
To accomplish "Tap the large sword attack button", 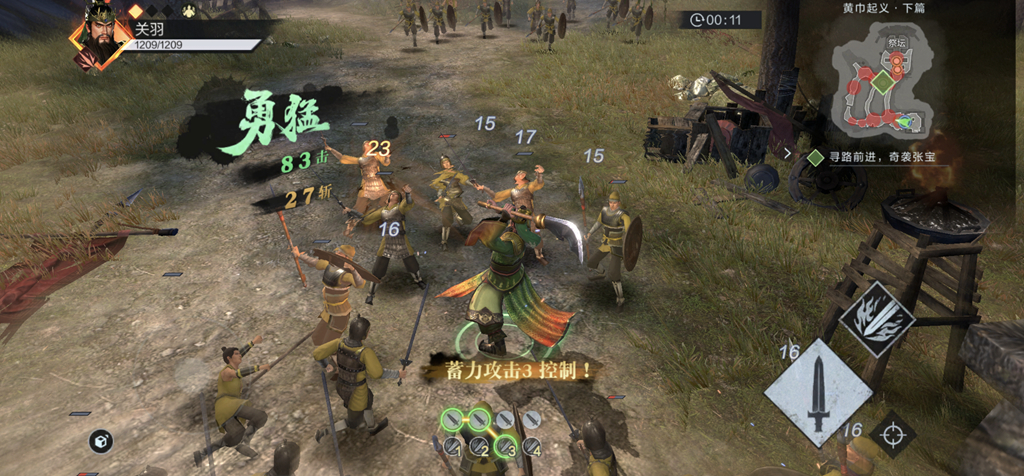I will click(x=818, y=392).
